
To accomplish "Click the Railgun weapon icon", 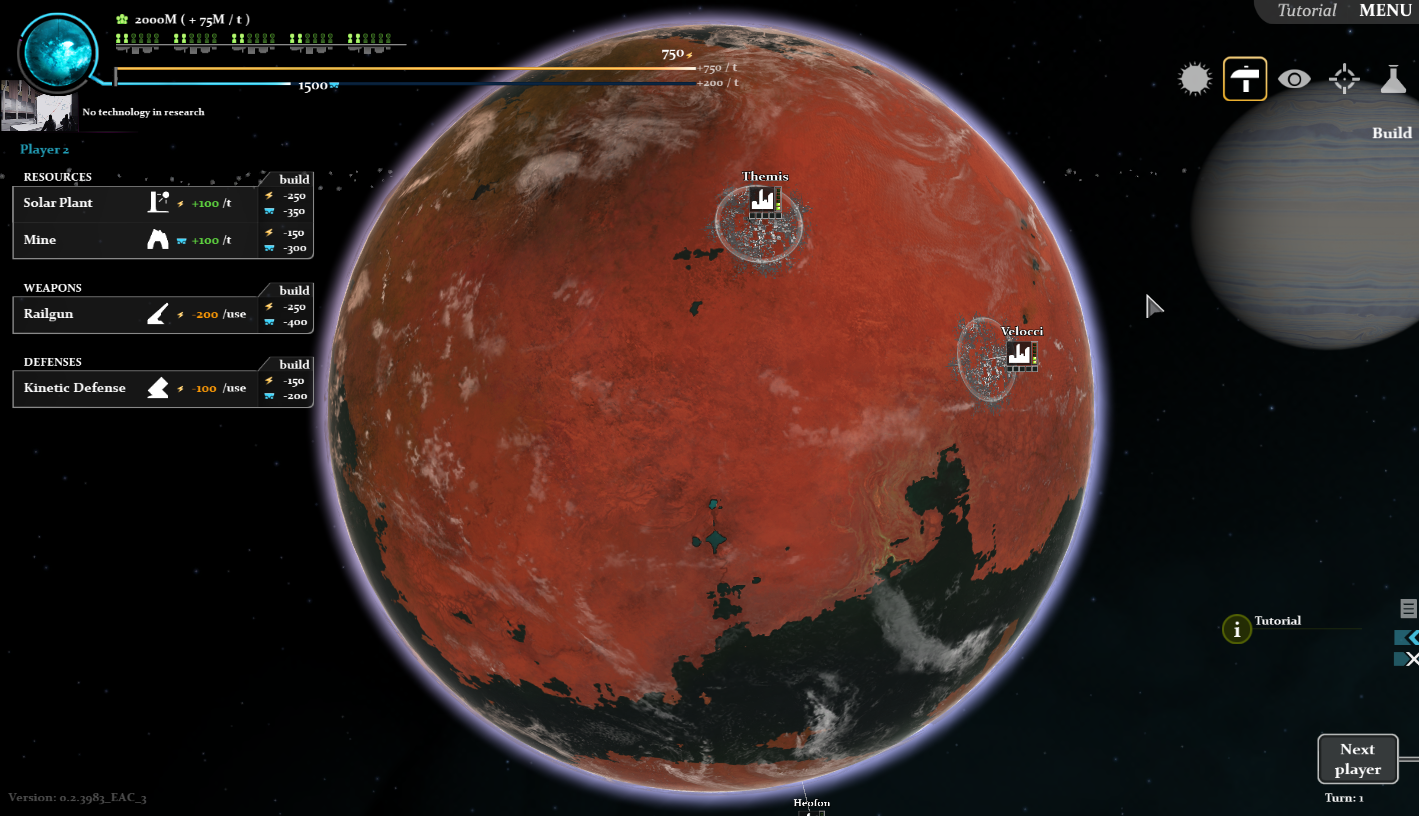I will point(157,314).
